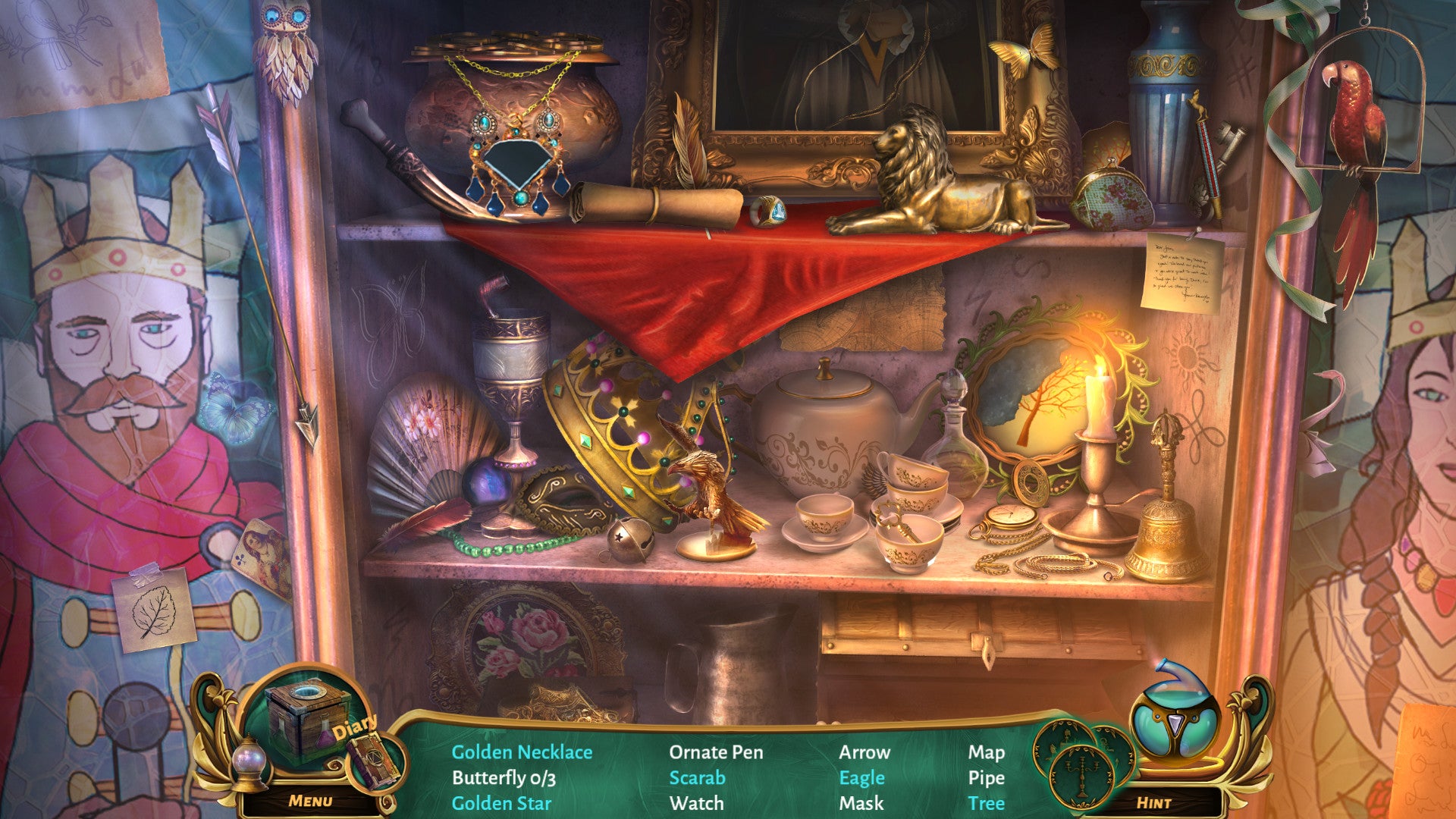Select 'Map' in the item list

(986, 752)
